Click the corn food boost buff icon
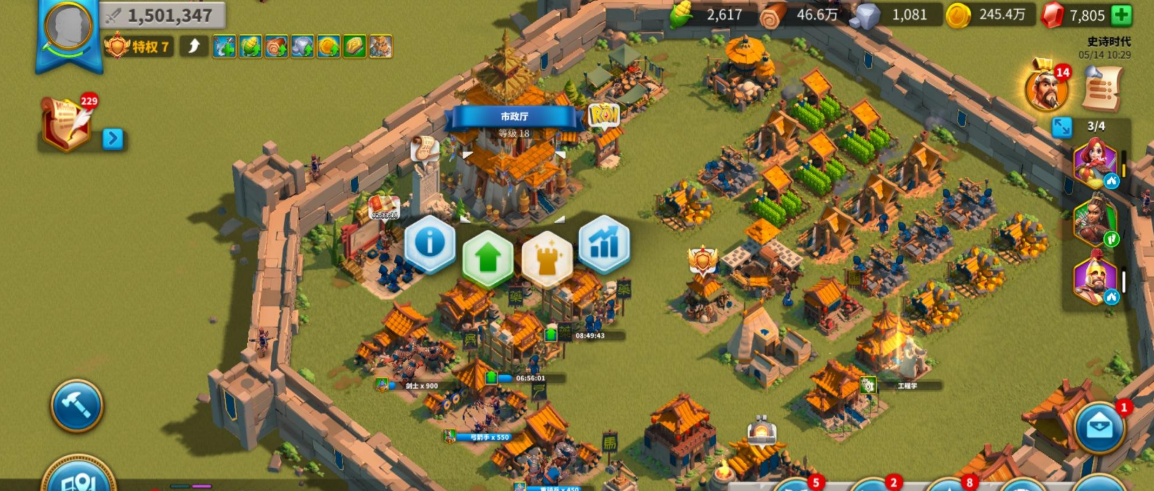 click(250, 46)
